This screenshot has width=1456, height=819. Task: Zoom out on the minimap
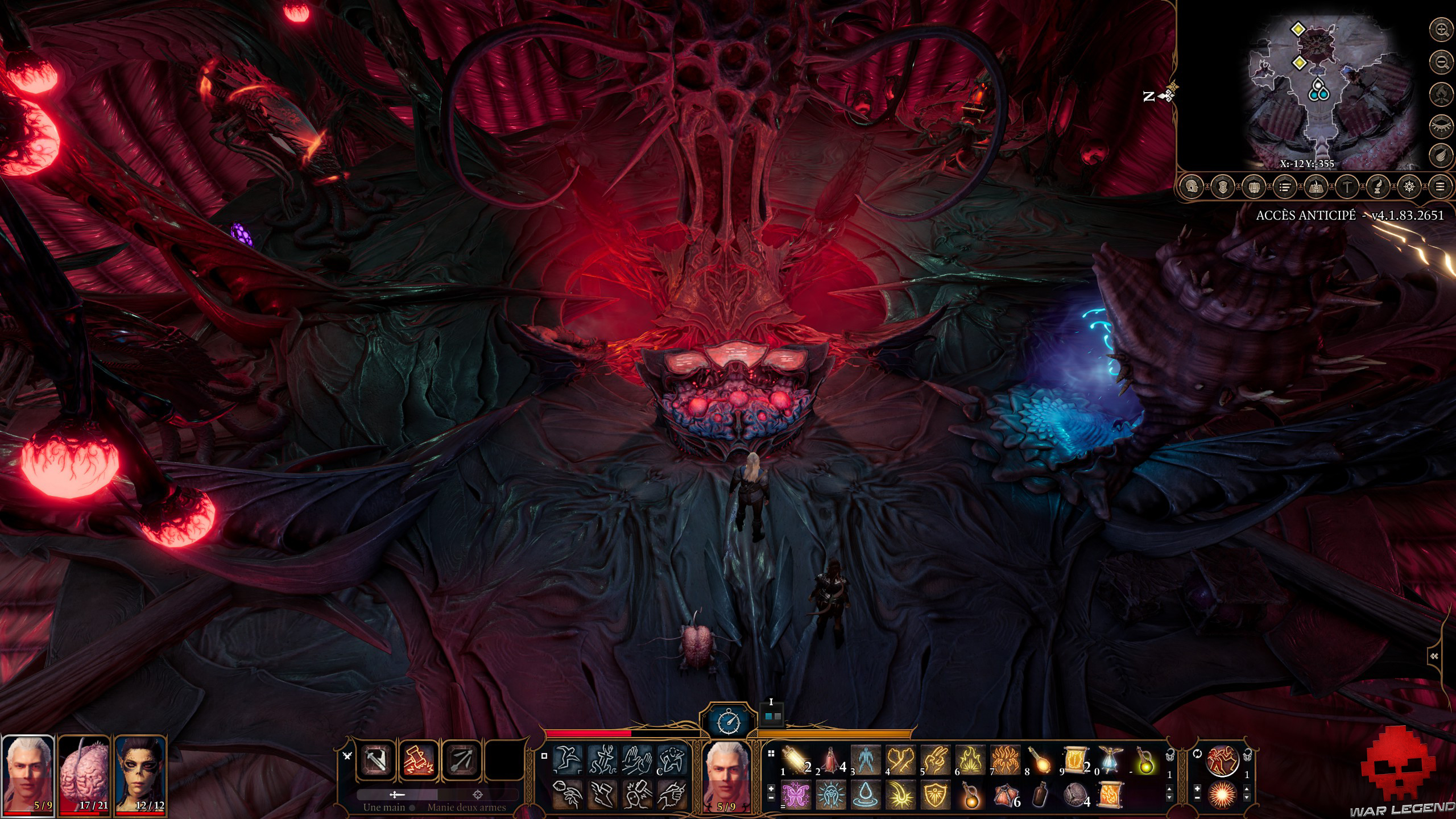[x=1441, y=61]
